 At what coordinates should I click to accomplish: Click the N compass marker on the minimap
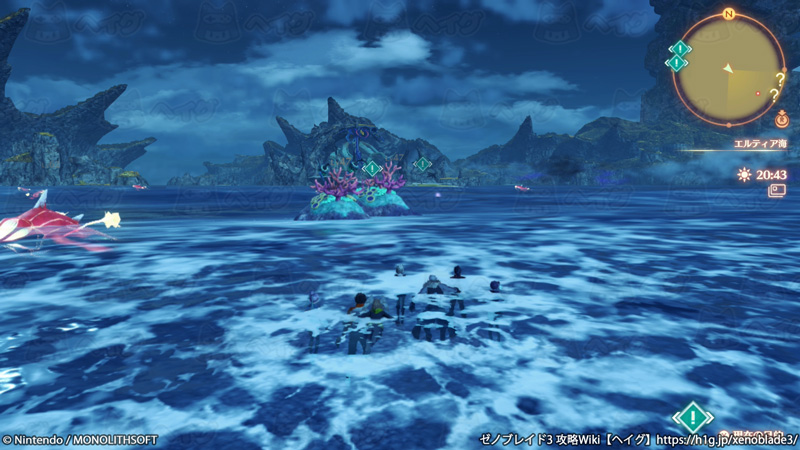(729, 14)
